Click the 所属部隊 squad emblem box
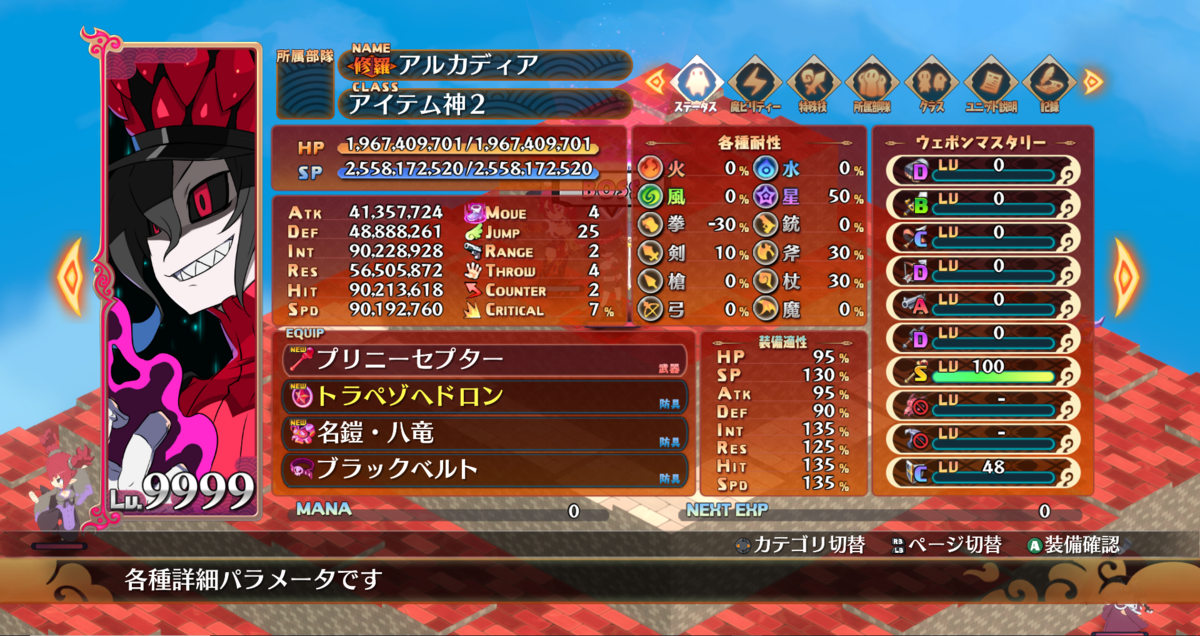 305,92
